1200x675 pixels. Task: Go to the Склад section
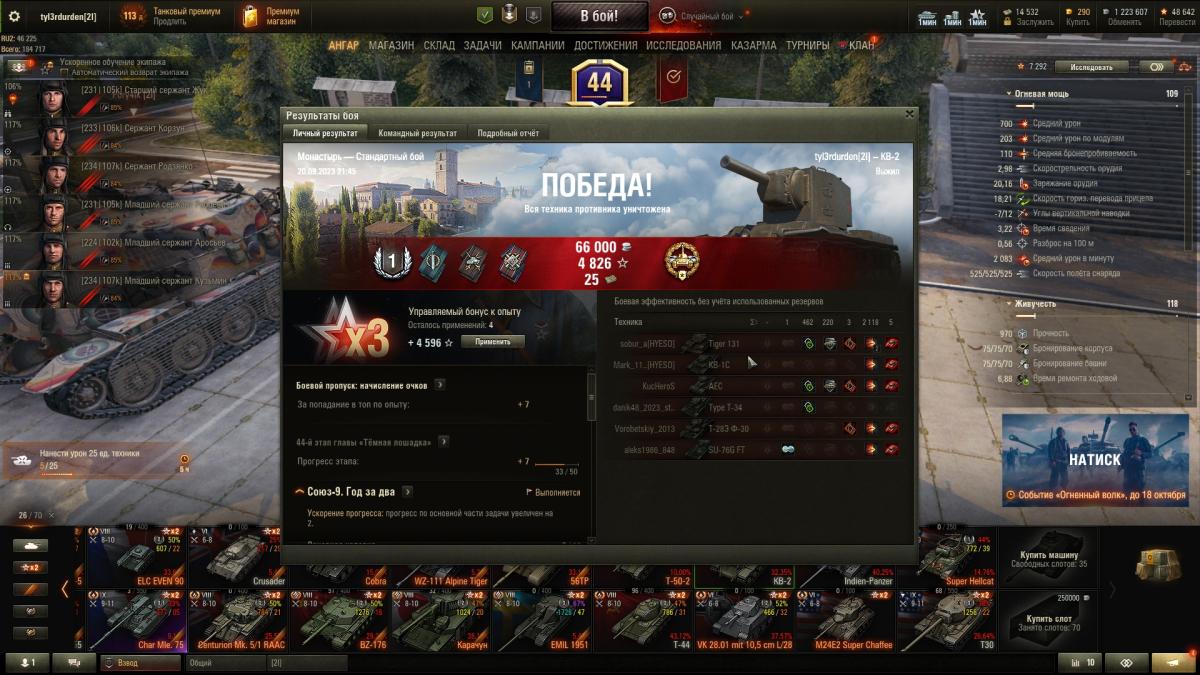(439, 45)
